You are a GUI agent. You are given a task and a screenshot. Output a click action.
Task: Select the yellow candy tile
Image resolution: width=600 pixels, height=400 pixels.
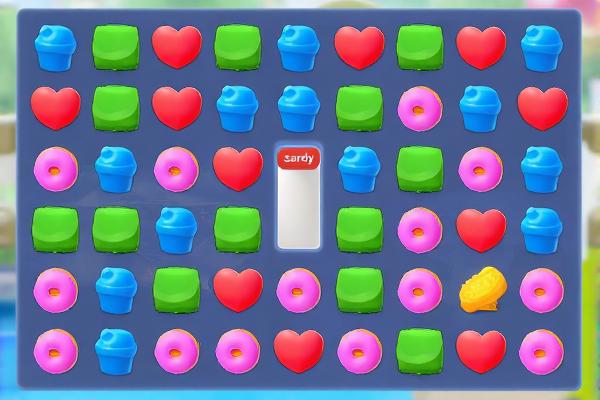coord(480,290)
